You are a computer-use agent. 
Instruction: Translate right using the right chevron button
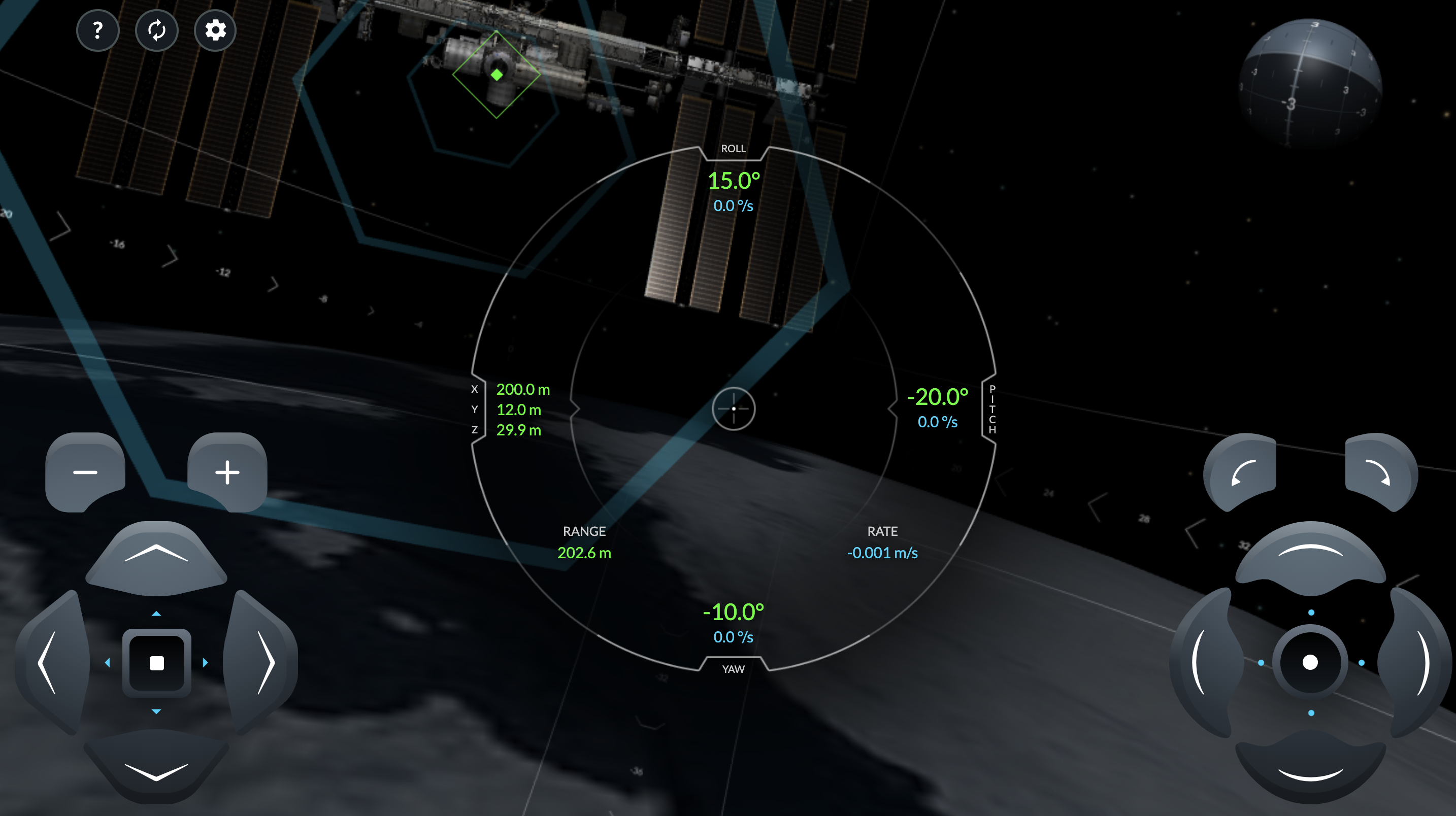click(263, 662)
